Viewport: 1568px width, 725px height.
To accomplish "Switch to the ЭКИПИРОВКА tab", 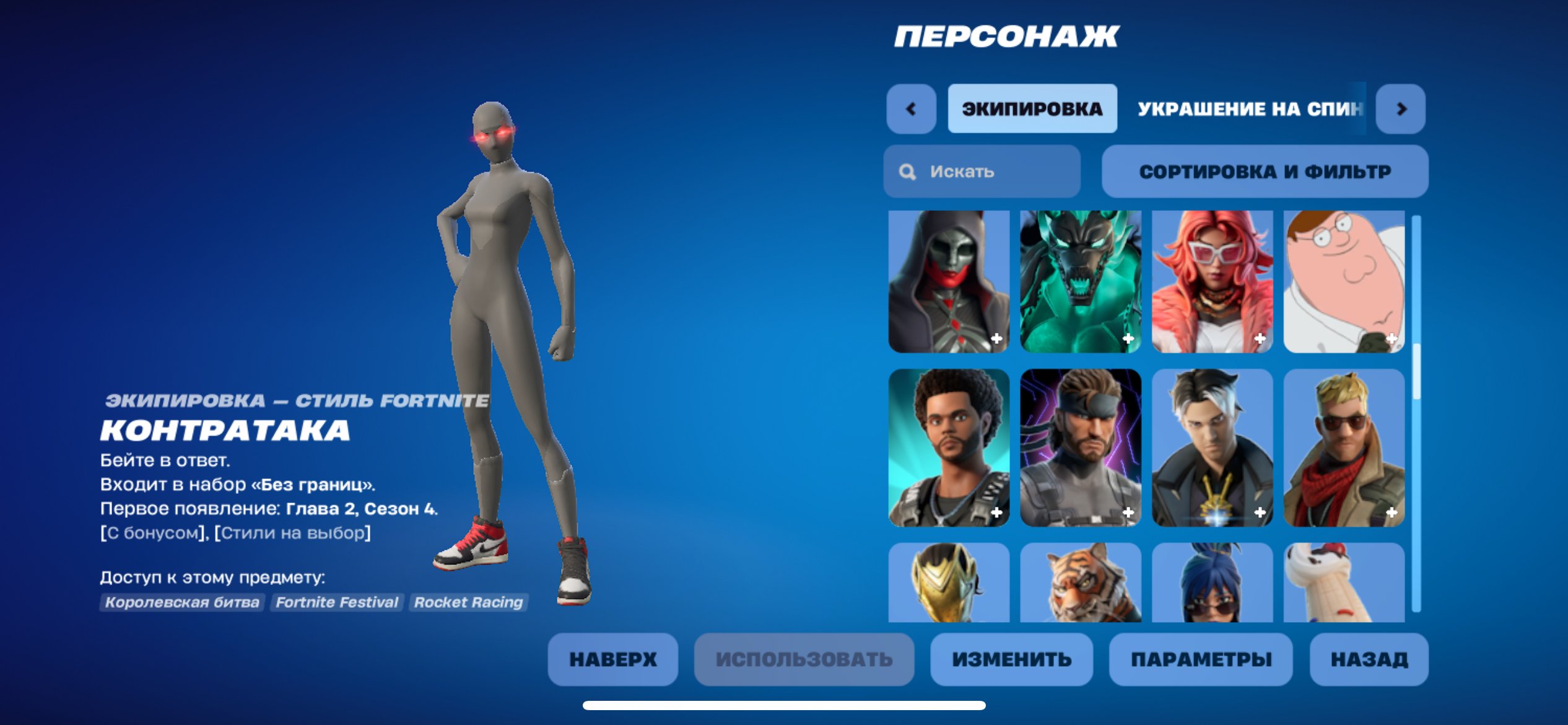I will [1031, 108].
